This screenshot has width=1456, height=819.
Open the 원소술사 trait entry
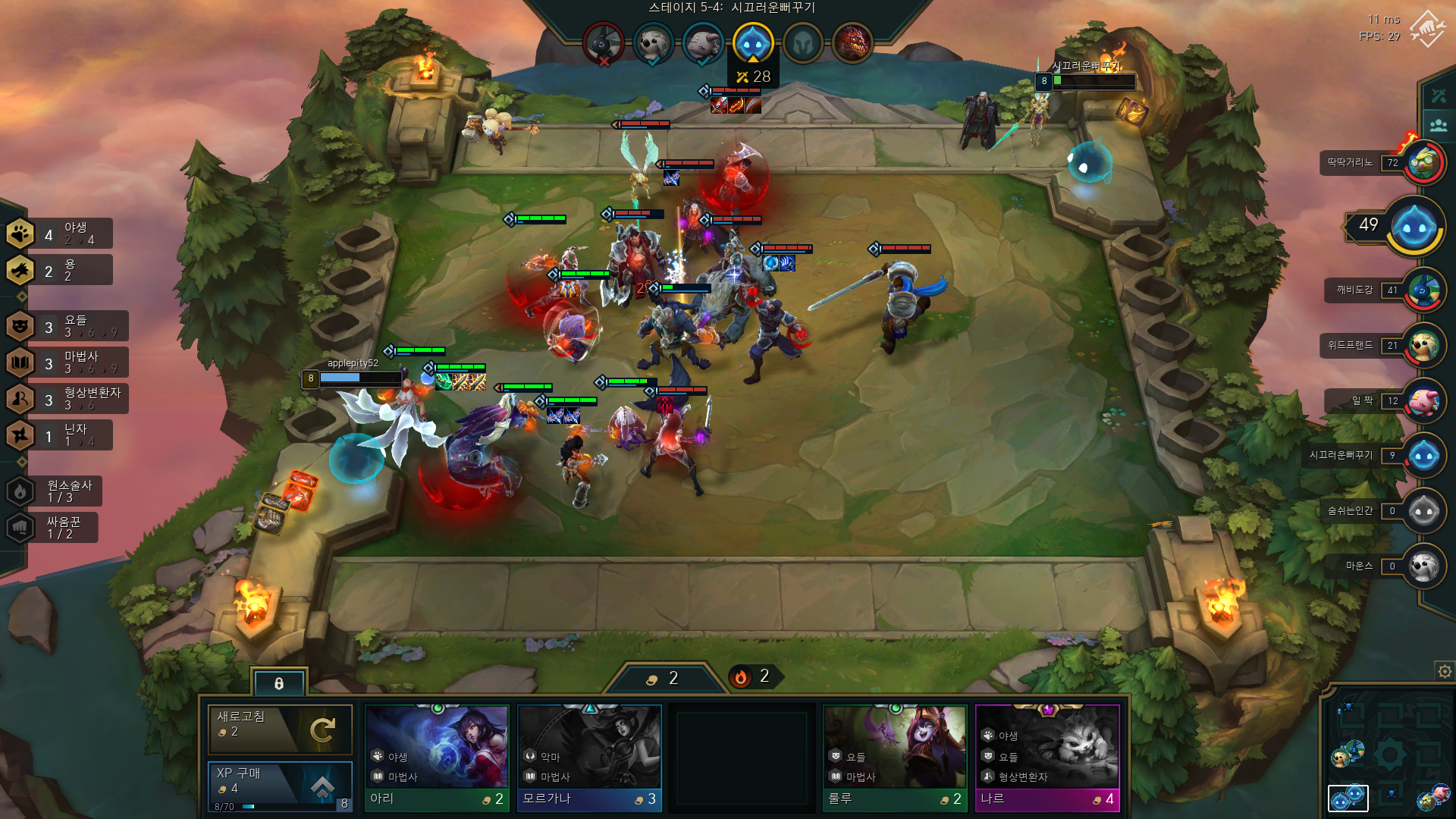(x=55, y=491)
